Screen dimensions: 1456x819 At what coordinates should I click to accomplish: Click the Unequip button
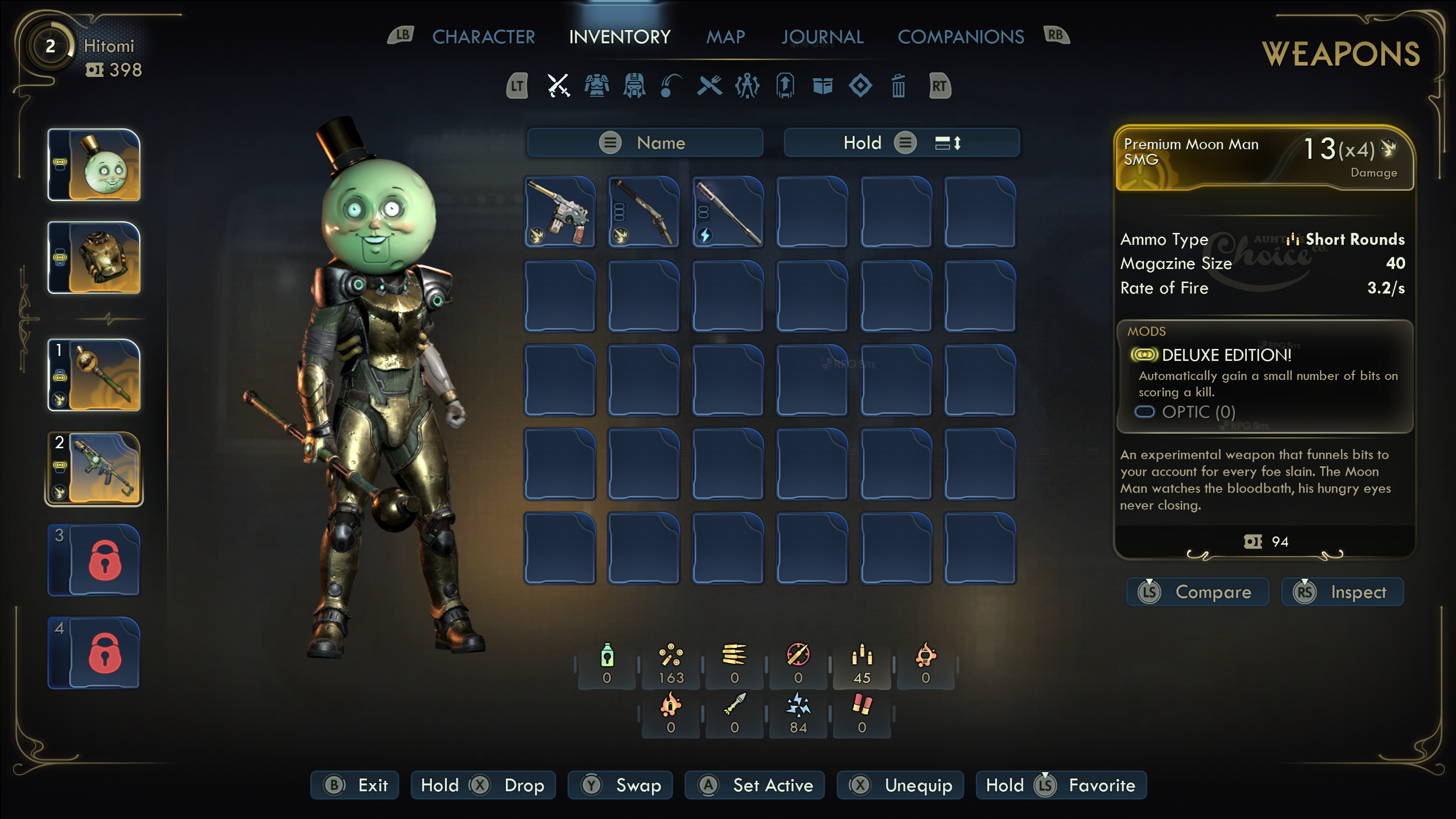(x=900, y=785)
